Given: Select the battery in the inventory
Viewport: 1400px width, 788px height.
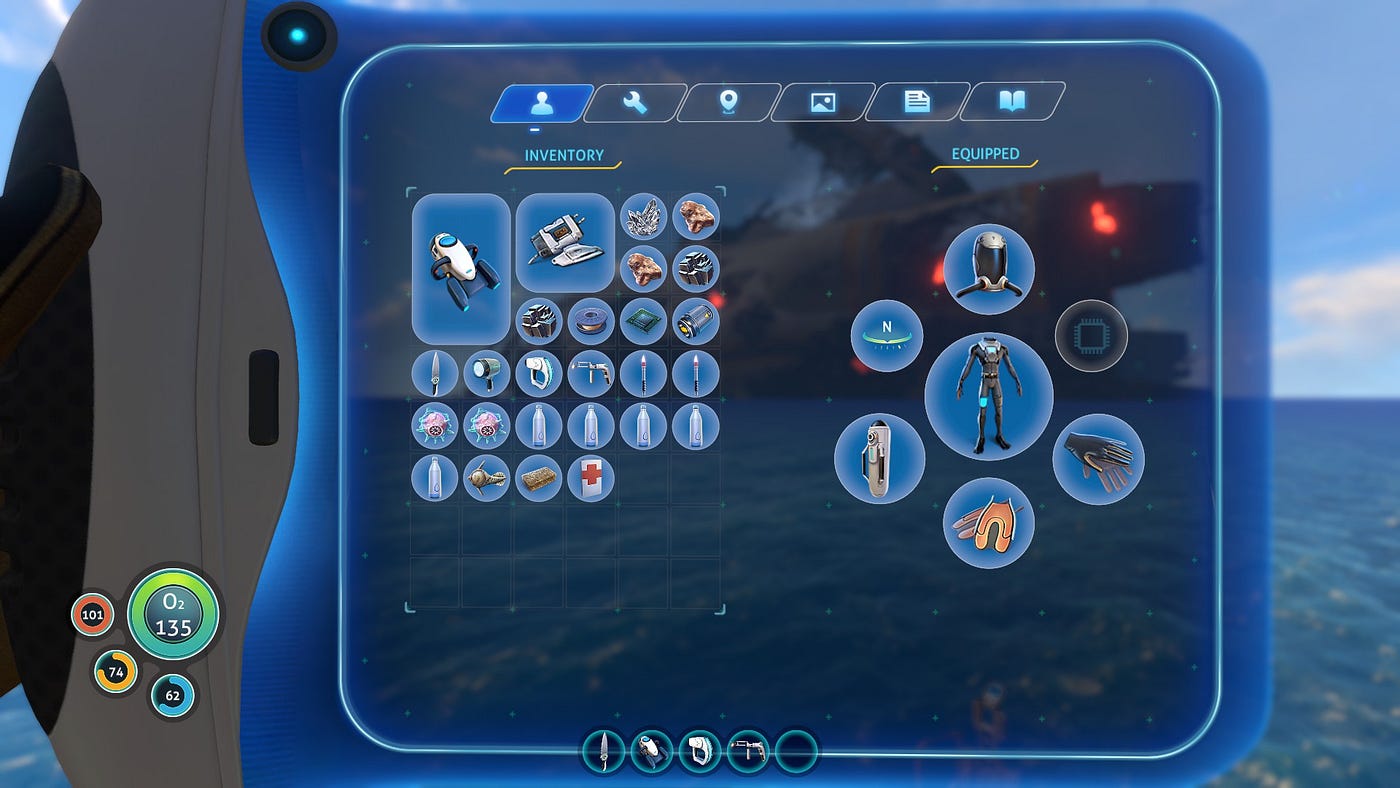Looking at the screenshot, I should (696, 322).
